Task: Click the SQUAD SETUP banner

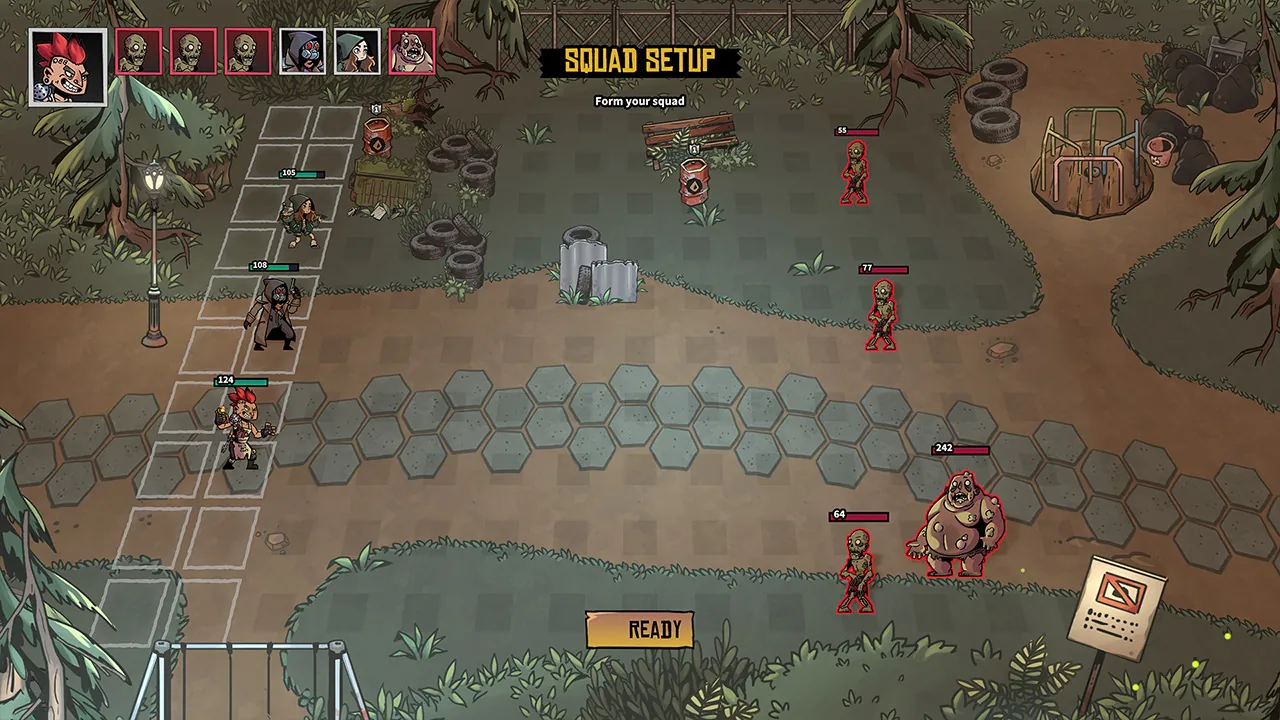Action: click(x=640, y=62)
